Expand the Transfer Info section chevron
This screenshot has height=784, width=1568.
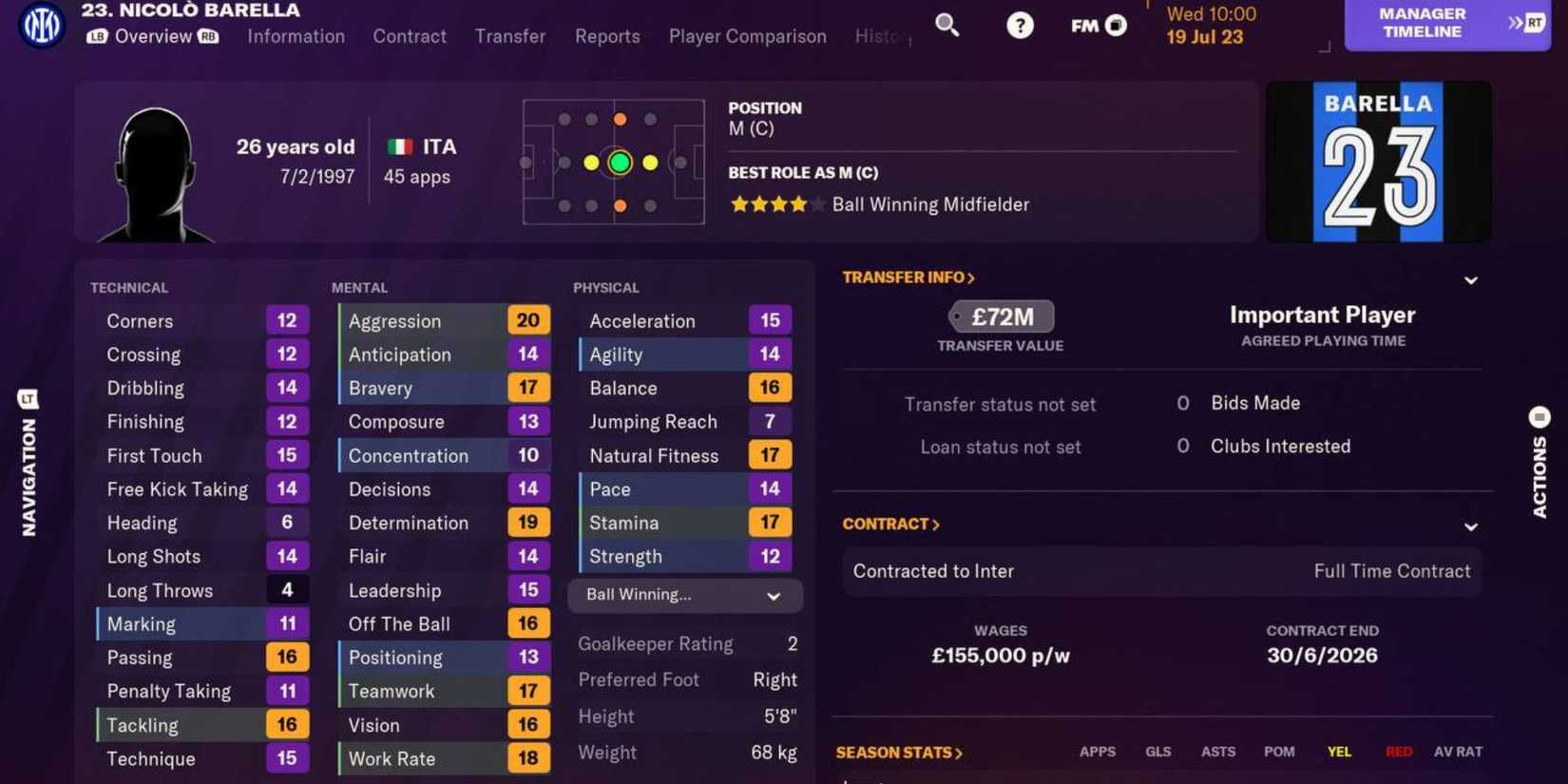pos(1470,281)
